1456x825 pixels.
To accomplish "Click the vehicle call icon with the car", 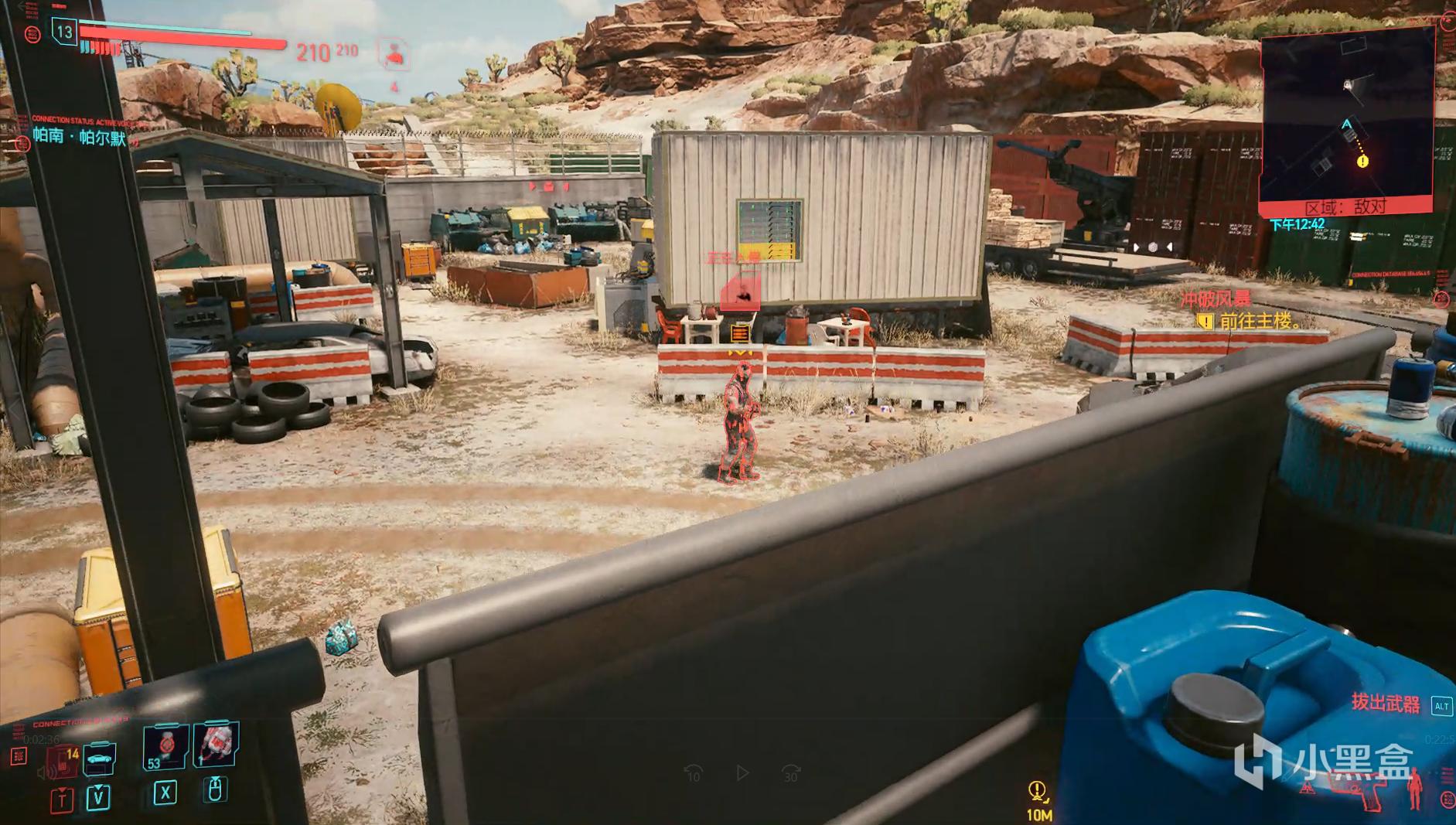I will click(99, 758).
